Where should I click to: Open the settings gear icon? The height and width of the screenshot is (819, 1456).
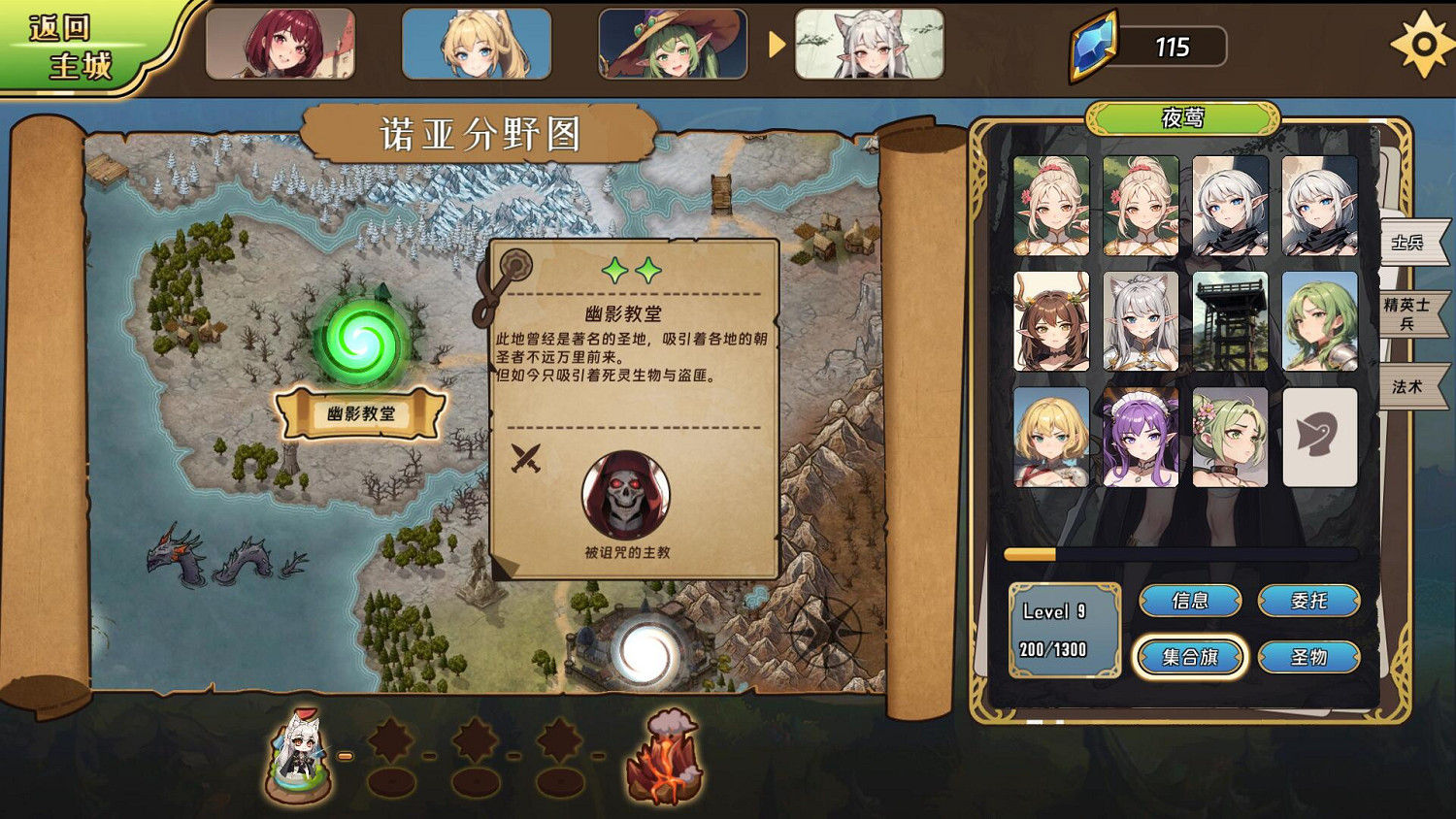pyautogui.click(x=1423, y=43)
